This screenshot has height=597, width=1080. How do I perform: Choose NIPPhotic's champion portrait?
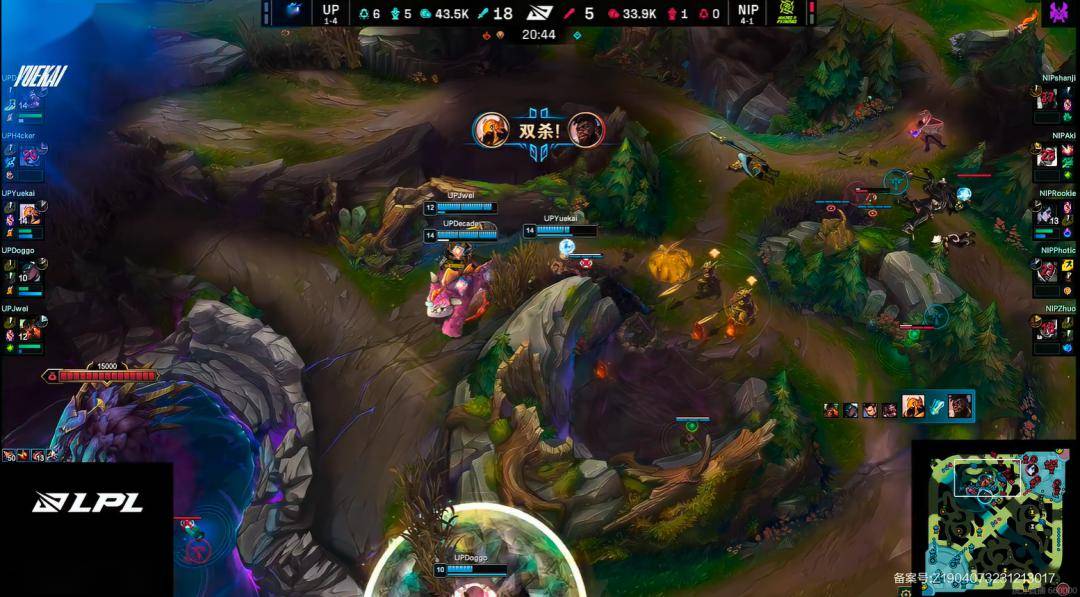click(x=1048, y=271)
